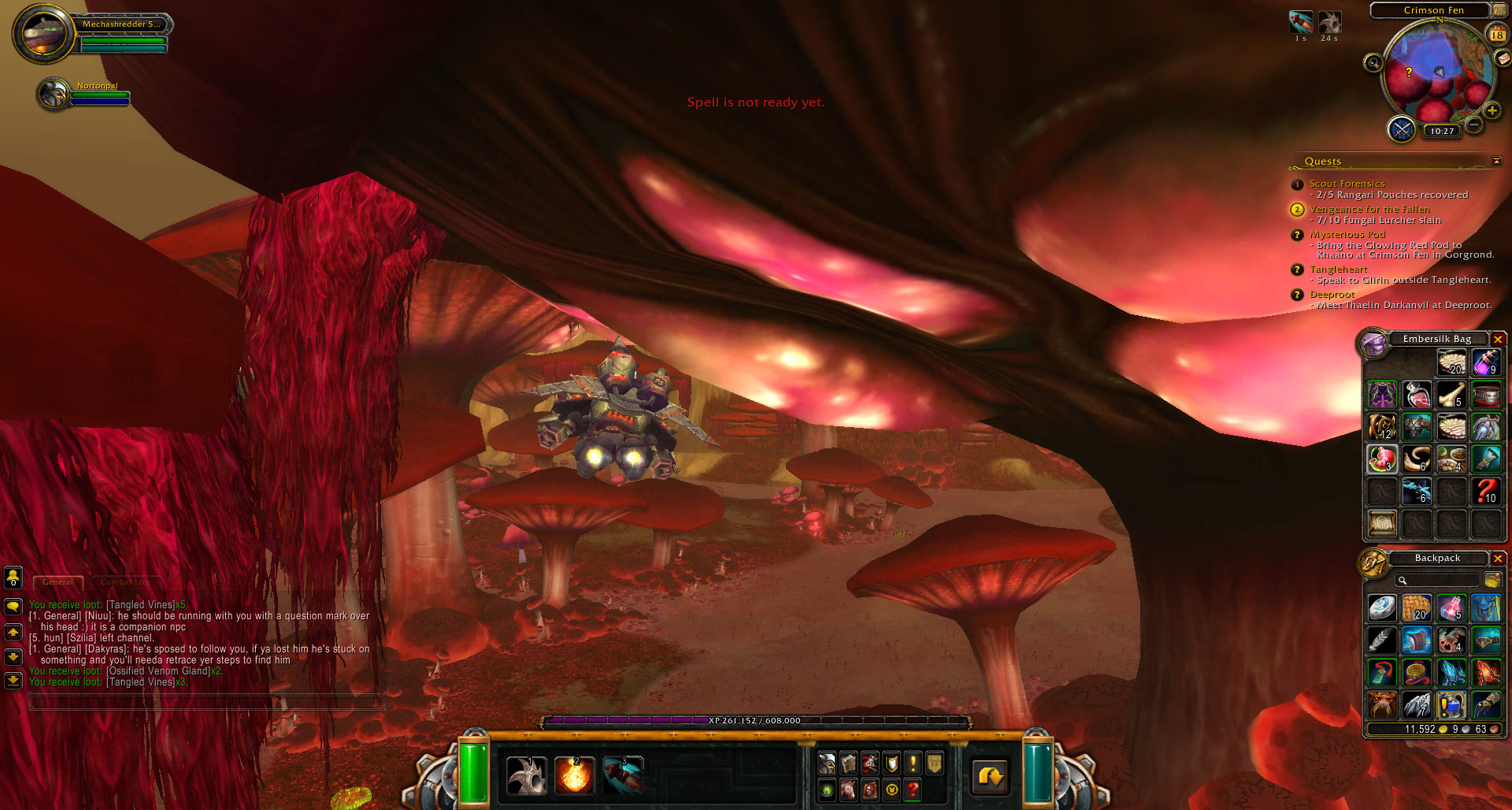Use the fireball ability in slot 2
The height and width of the screenshot is (810, 1512).
coord(574,775)
